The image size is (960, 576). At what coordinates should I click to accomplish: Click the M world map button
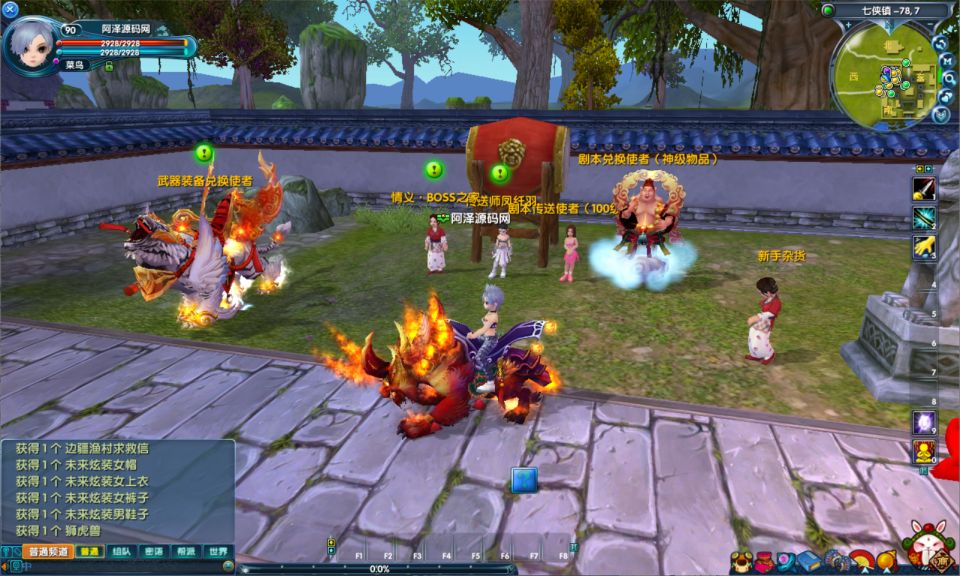click(946, 61)
